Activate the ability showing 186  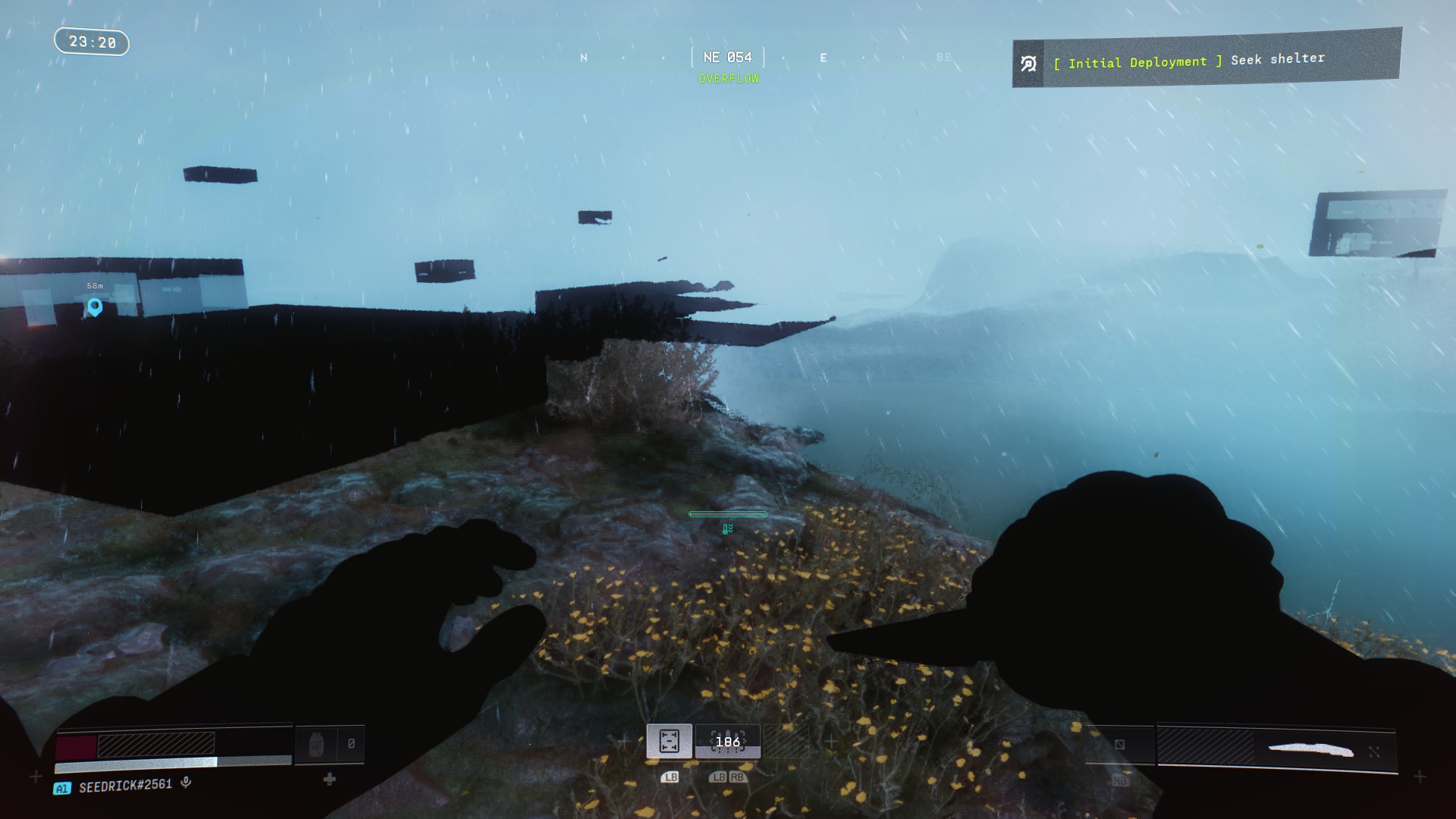[727, 742]
